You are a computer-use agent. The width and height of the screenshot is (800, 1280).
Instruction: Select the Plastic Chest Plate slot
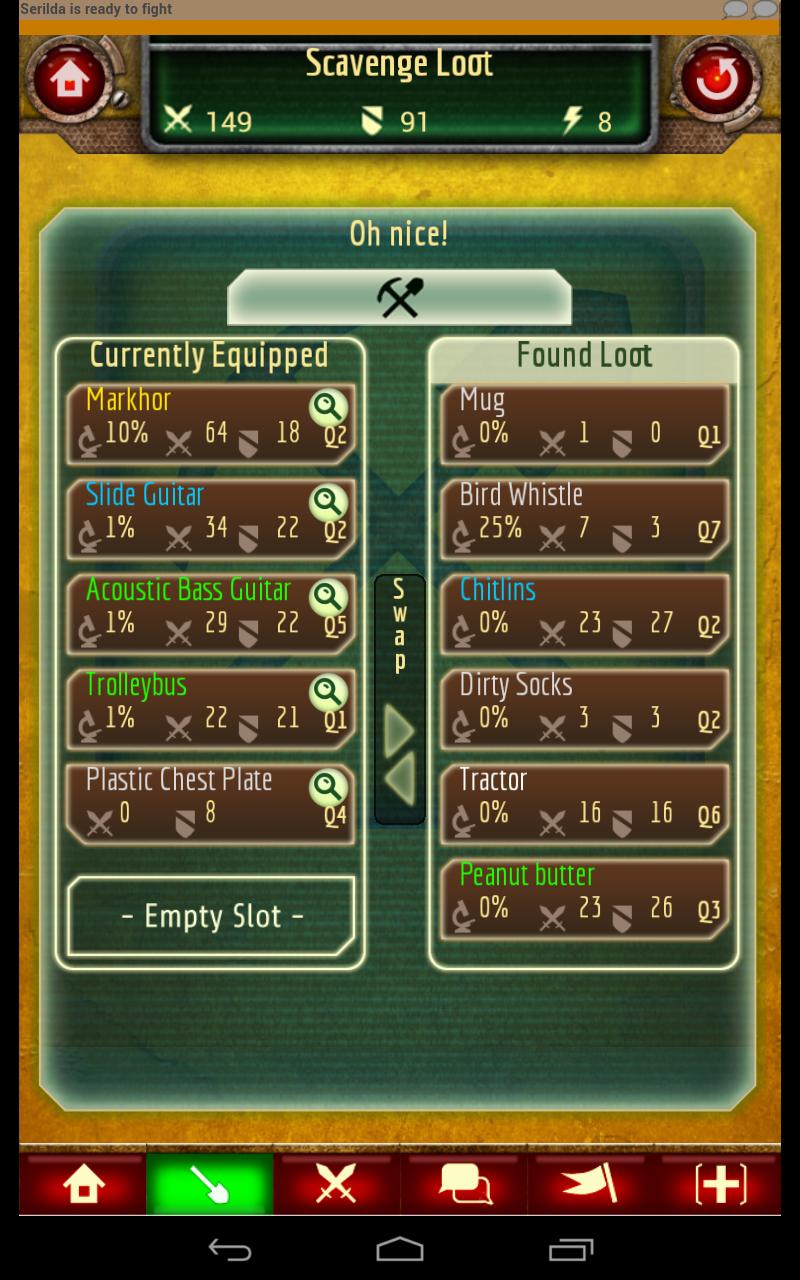pyautogui.click(x=190, y=803)
